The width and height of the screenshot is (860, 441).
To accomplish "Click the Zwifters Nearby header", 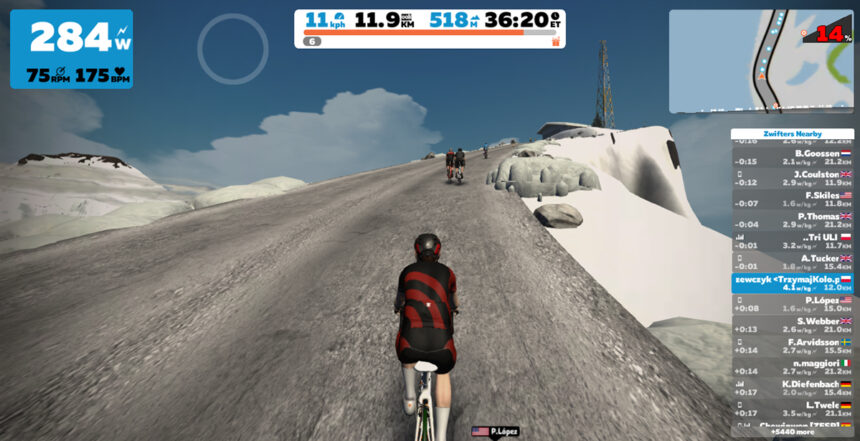I will click(x=792, y=133).
